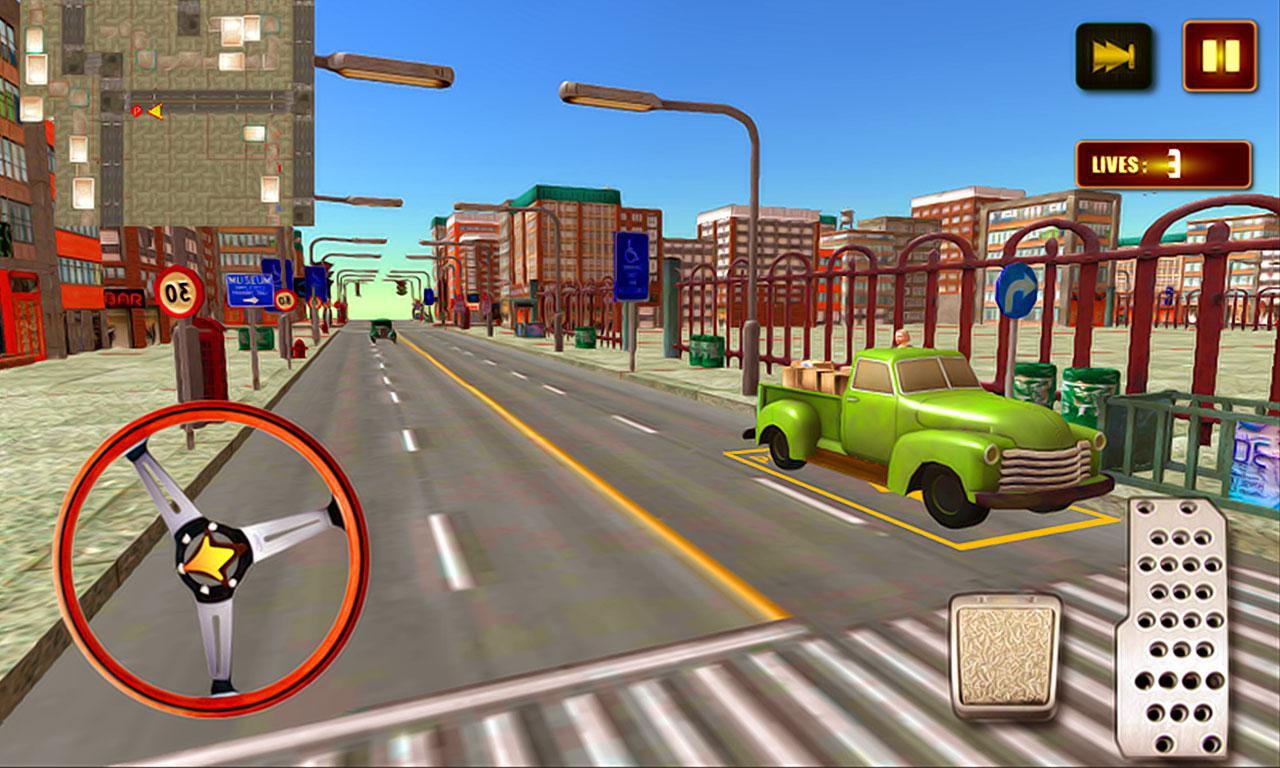Tap the traffic light by the road

[x=399, y=288]
